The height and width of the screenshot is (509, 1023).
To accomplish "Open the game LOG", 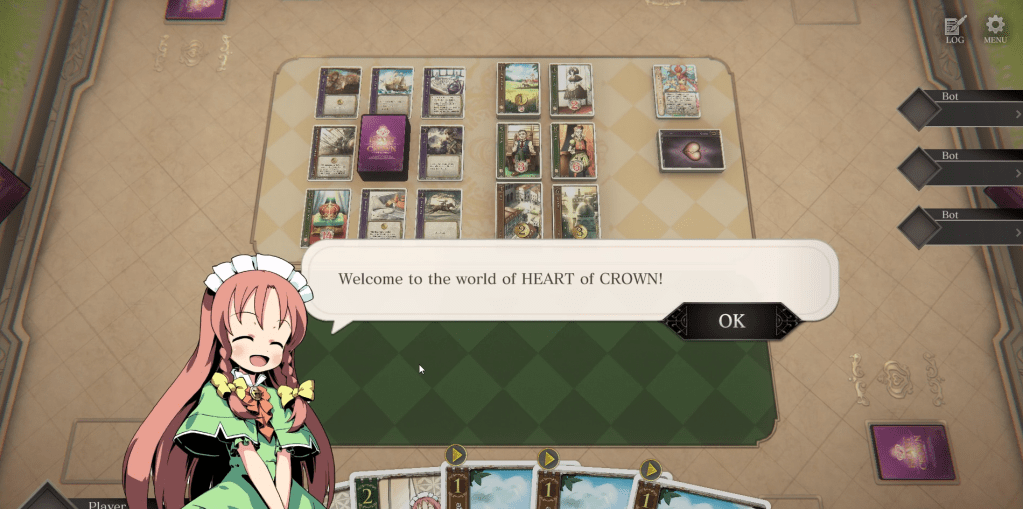I will (955, 30).
